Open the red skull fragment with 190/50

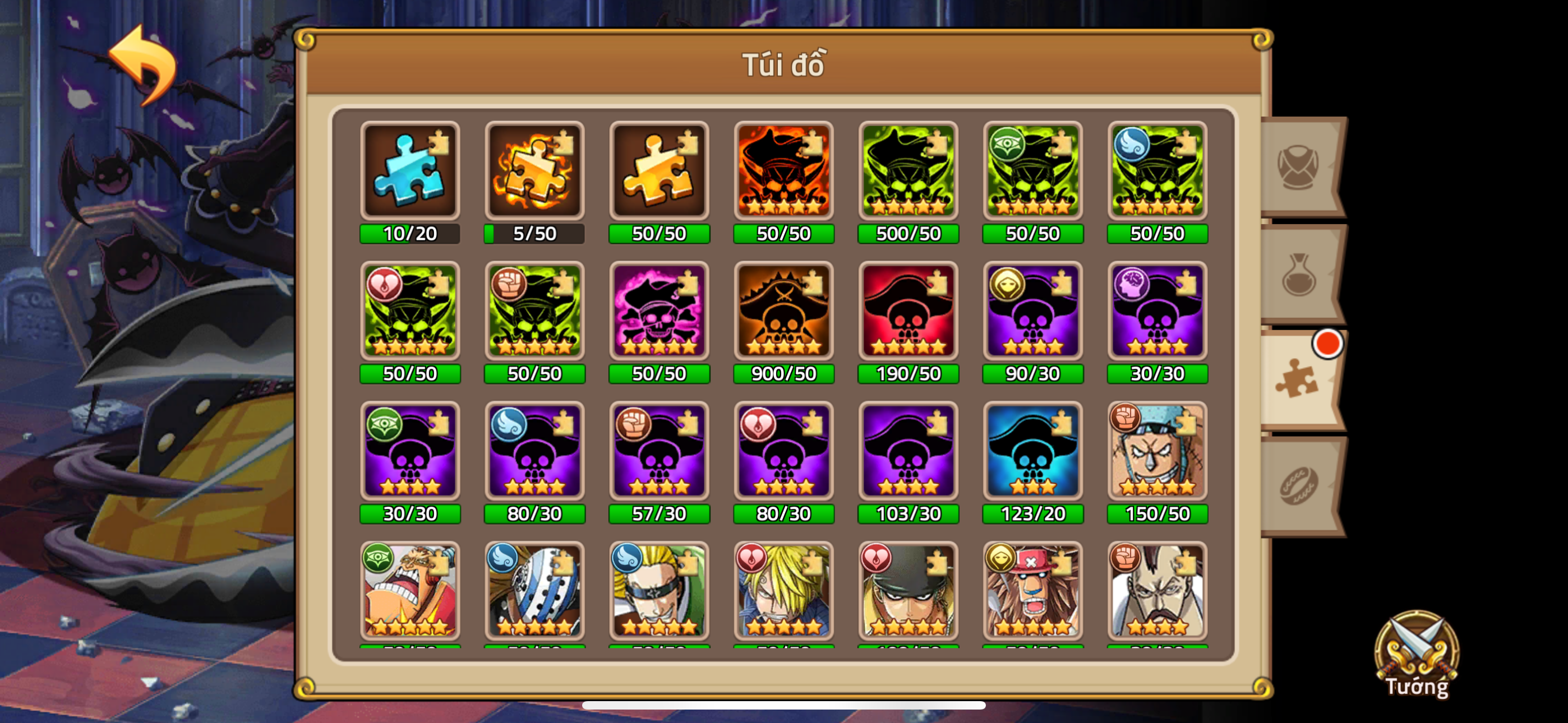coord(908,312)
